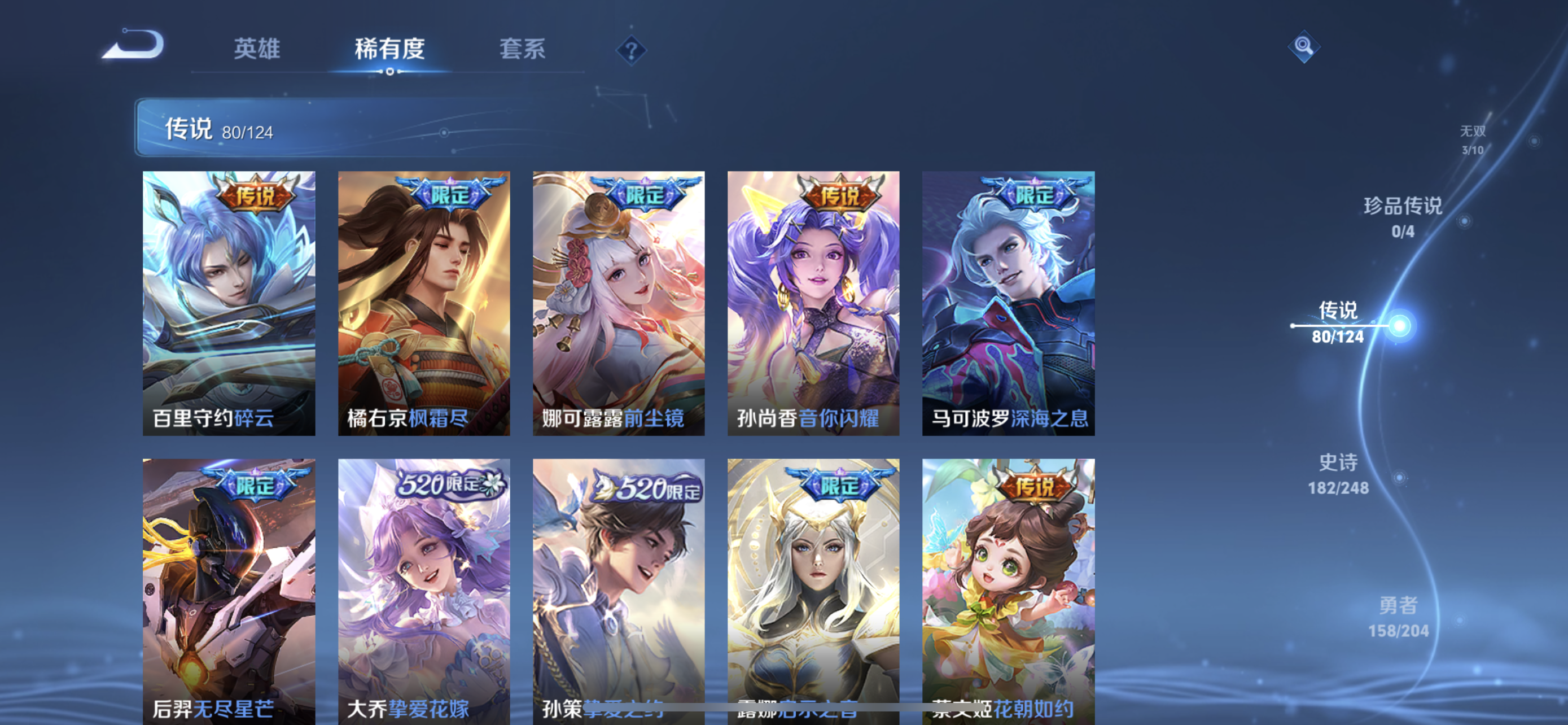Screen dimensions: 1568x725
Task: View the 百里守约 碎云 skin card
Action: point(229,303)
